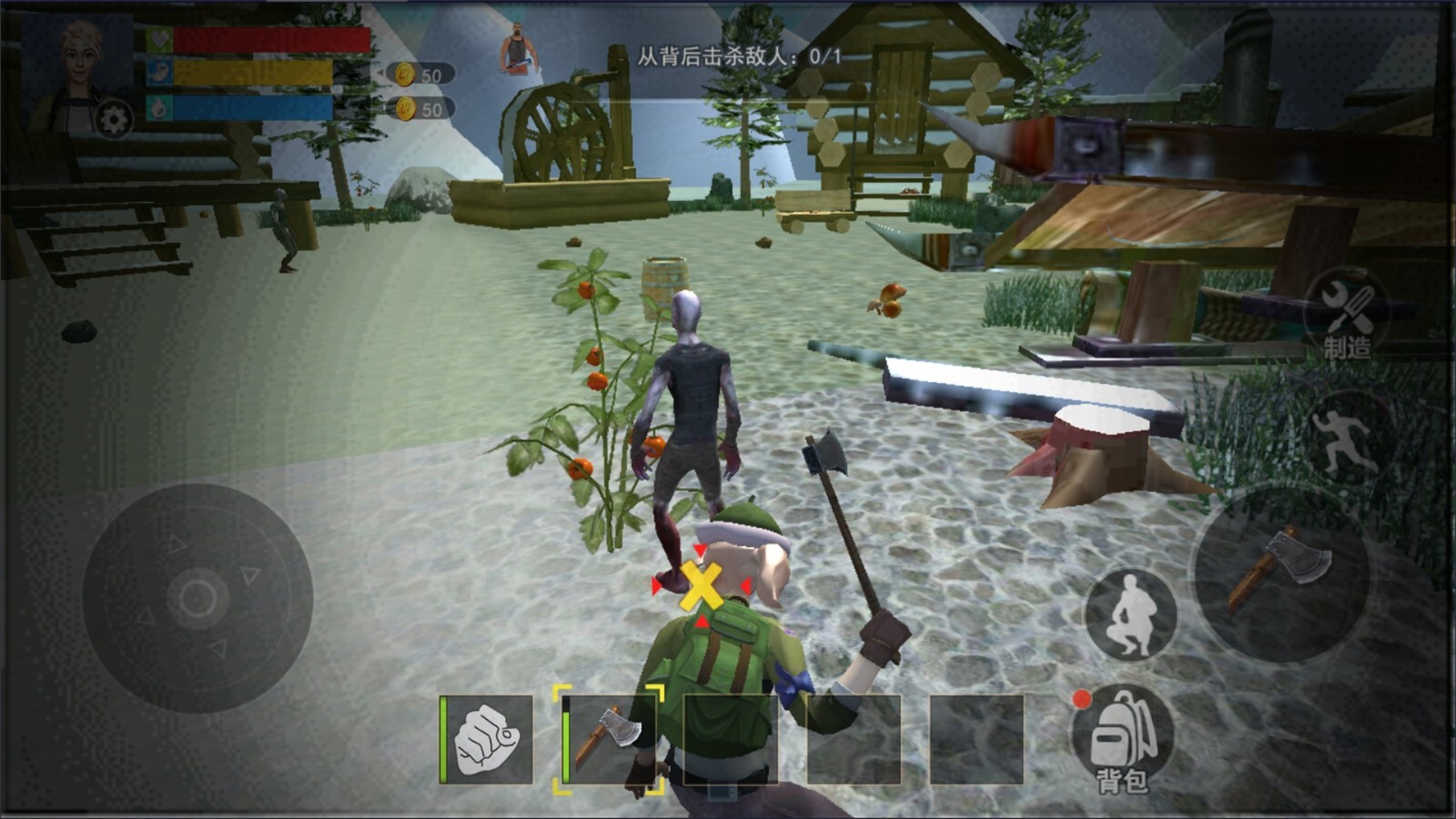Select the fist hotbar slot
Viewport: 1456px width, 819px height.
click(x=487, y=739)
